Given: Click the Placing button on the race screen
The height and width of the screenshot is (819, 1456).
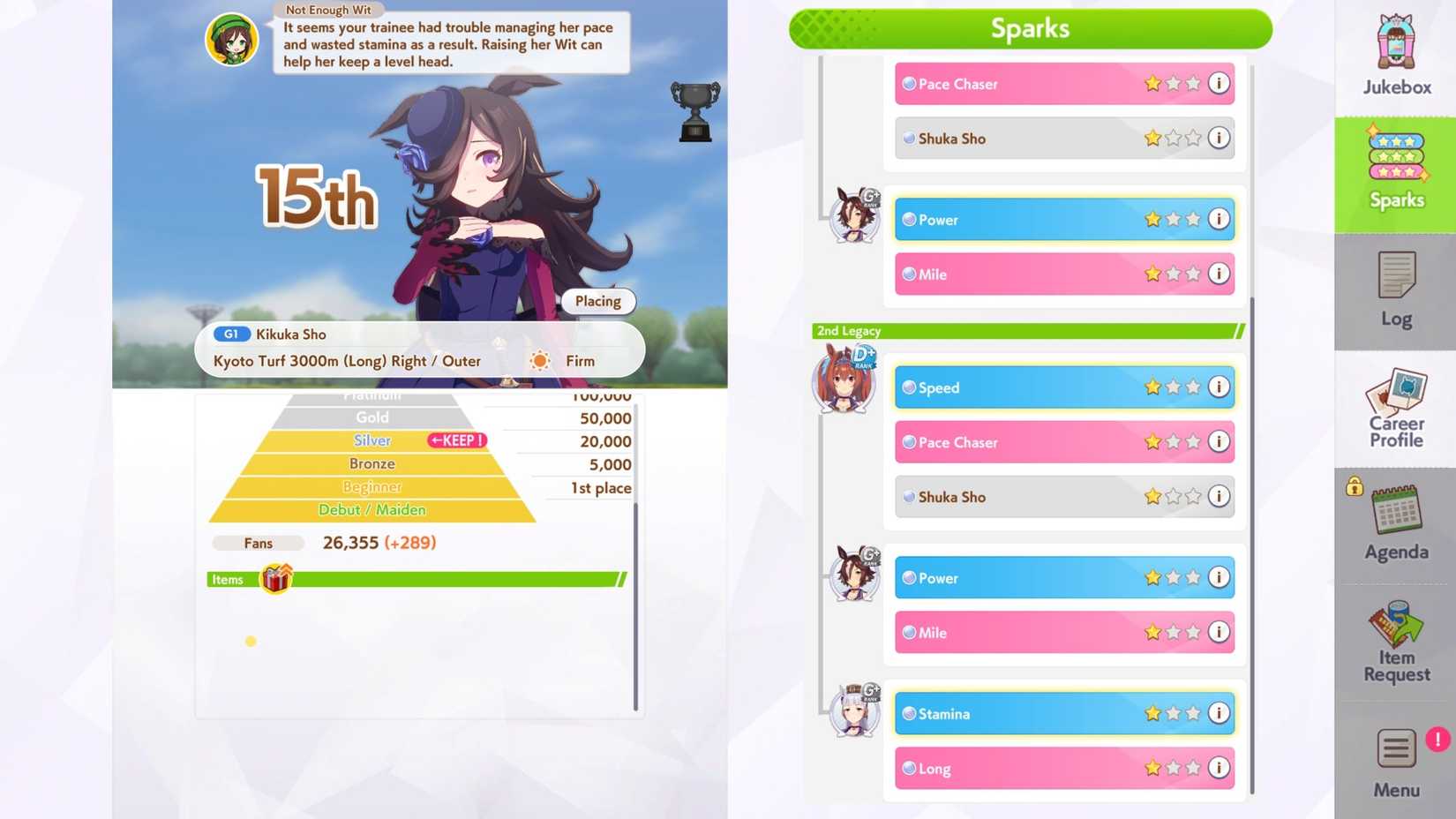Looking at the screenshot, I should [x=597, y=301].
